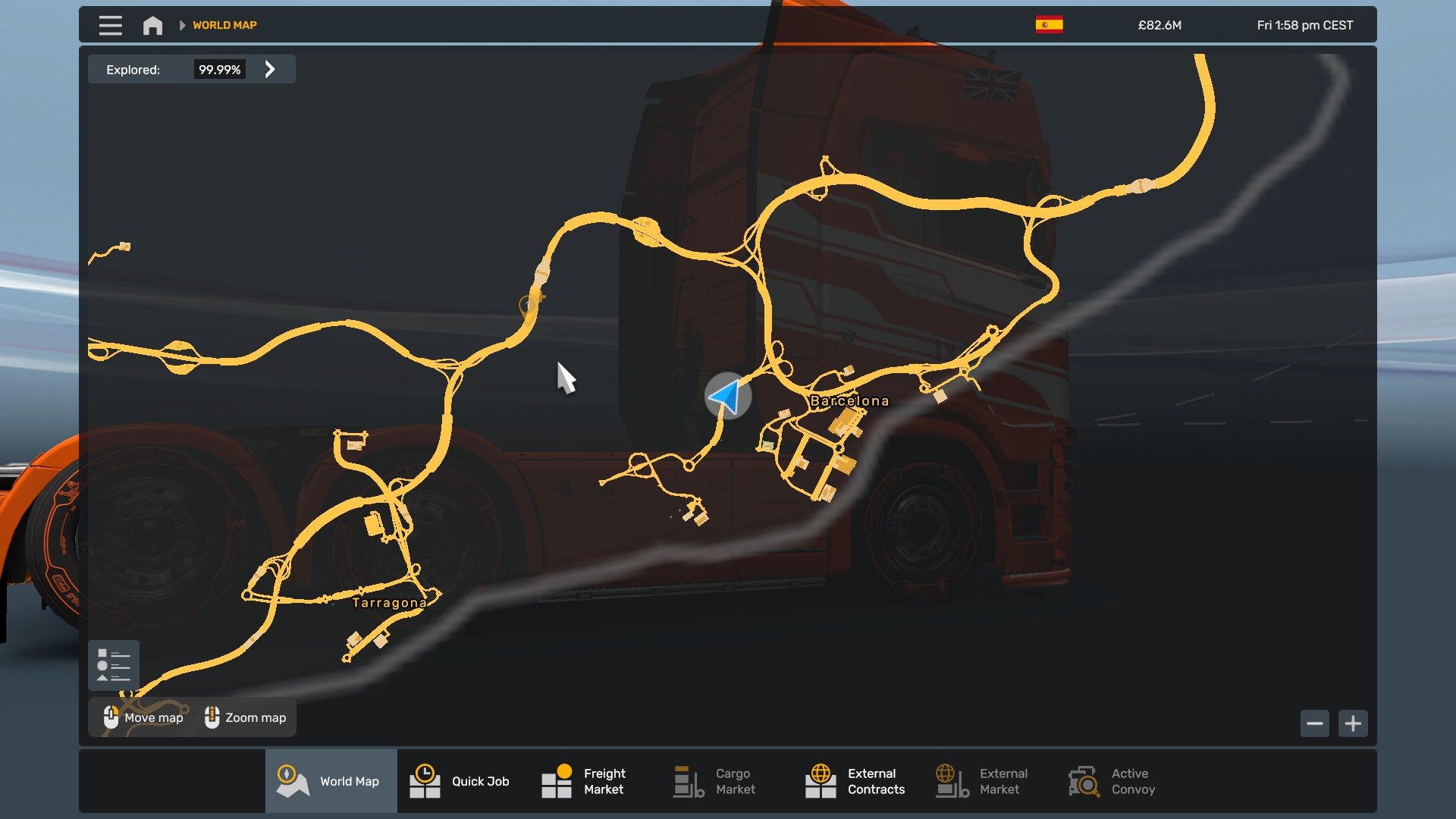Click the Explored 99.99% progress indicator
Screen dimensions: 1456x819
(220, 69)
